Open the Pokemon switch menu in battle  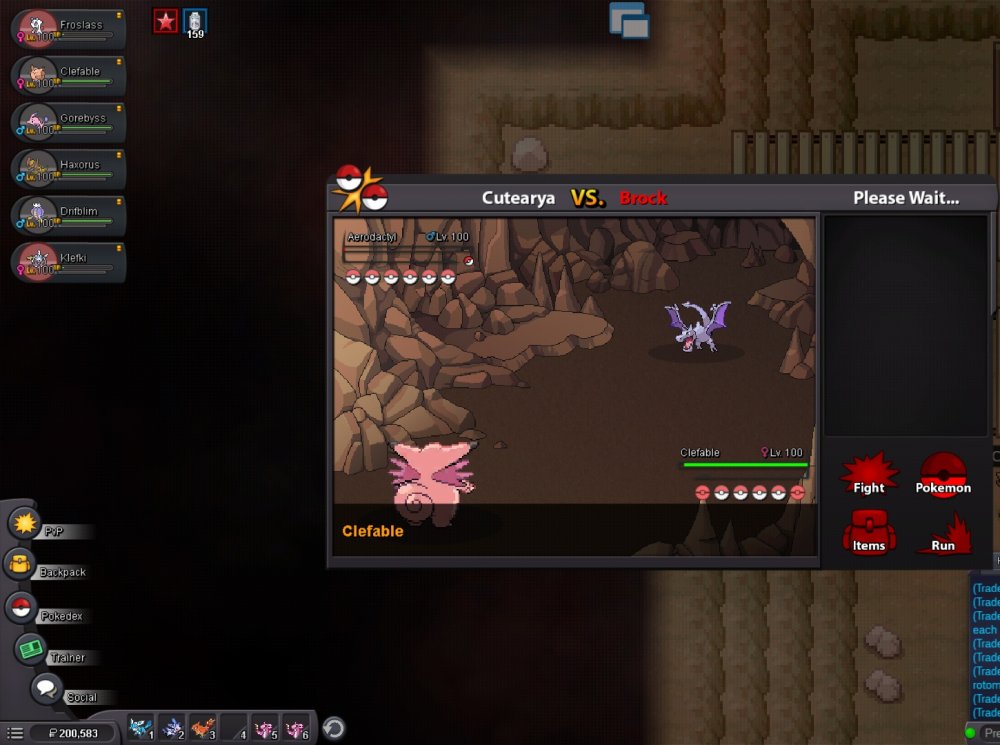pos(943,474)
